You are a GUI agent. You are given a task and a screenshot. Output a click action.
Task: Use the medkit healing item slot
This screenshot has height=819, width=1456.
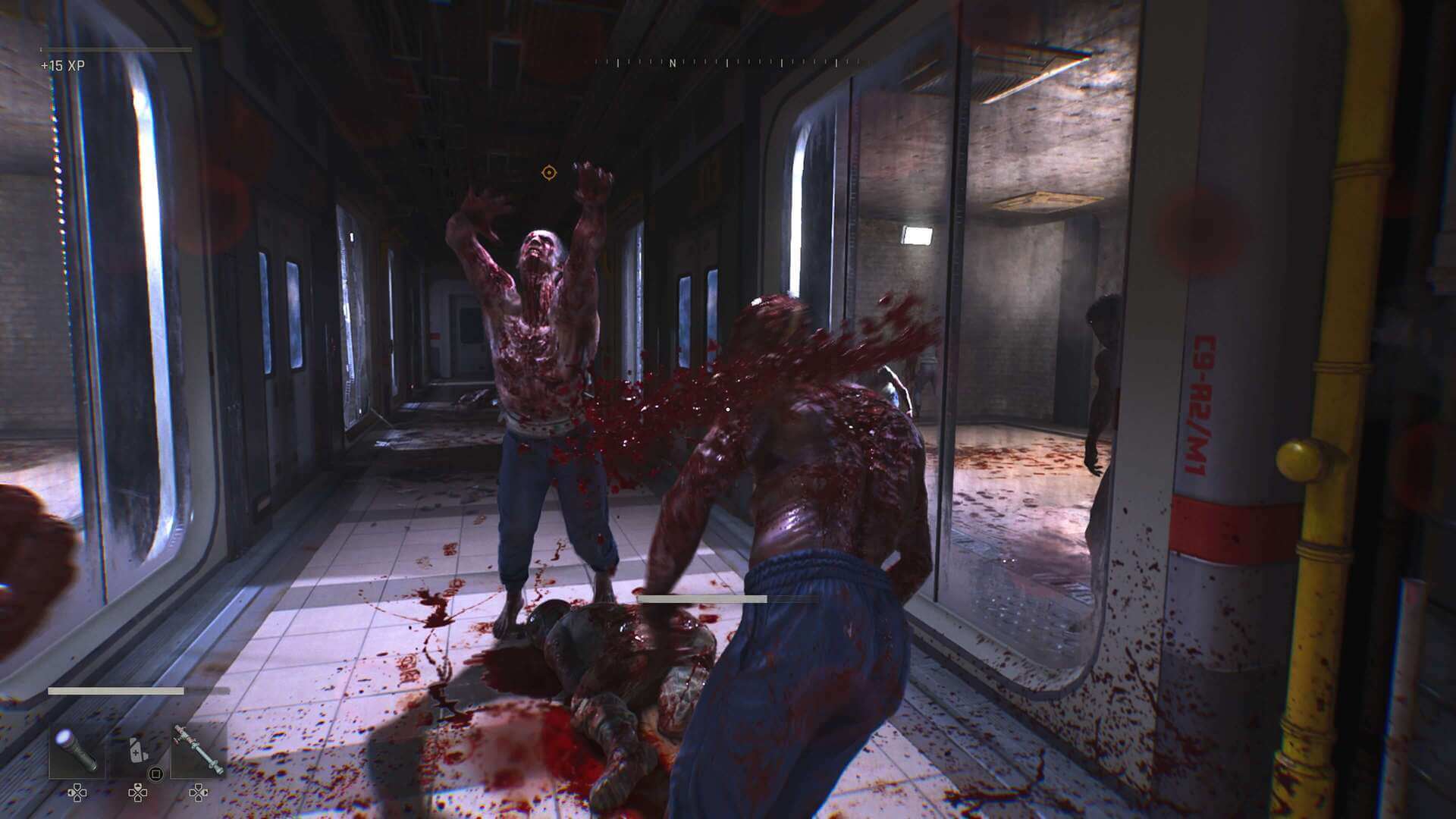(137, 751)
